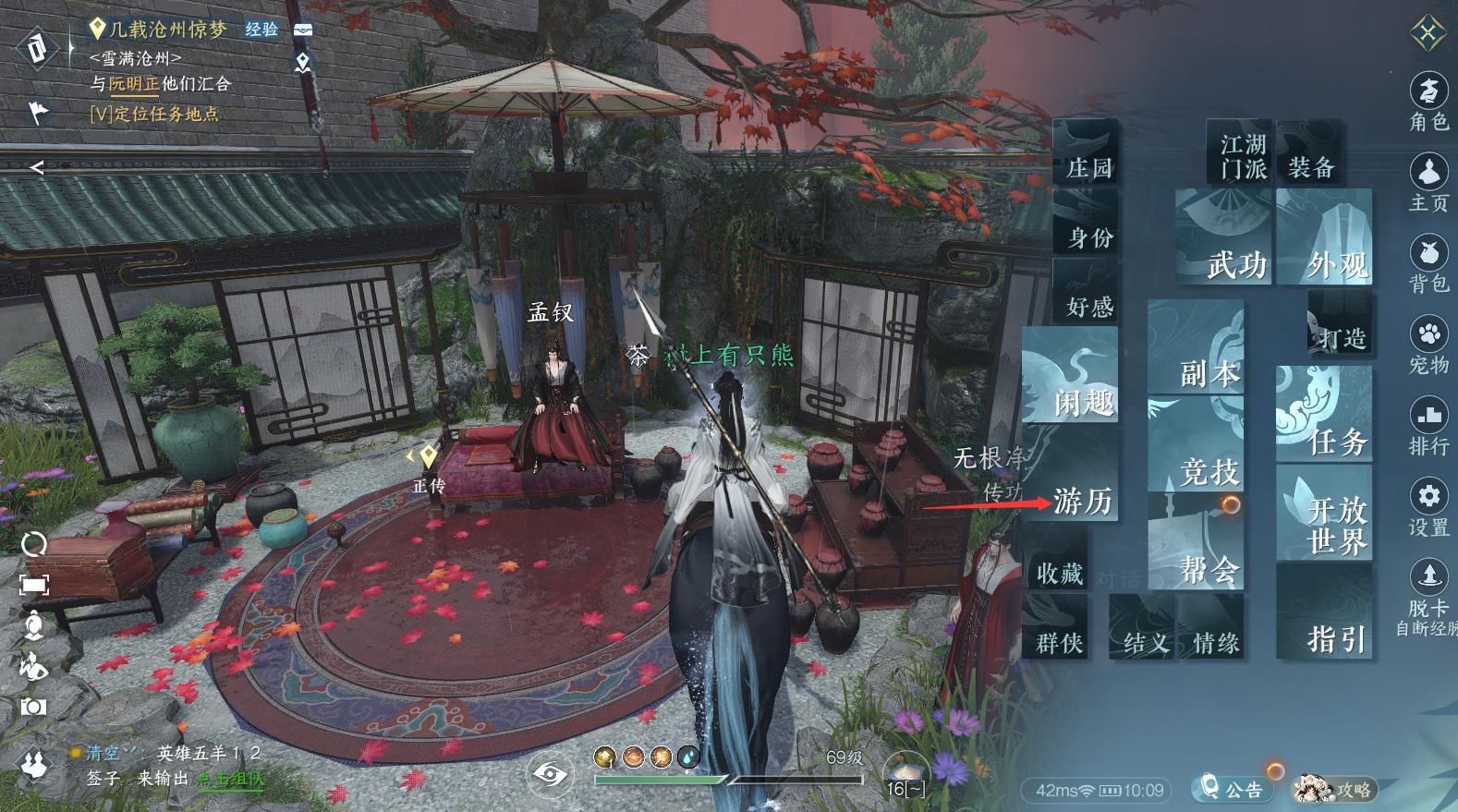Open the 闲趣 leisure tile
The height and width of the screenshot is (812, 1458).
1072,375
